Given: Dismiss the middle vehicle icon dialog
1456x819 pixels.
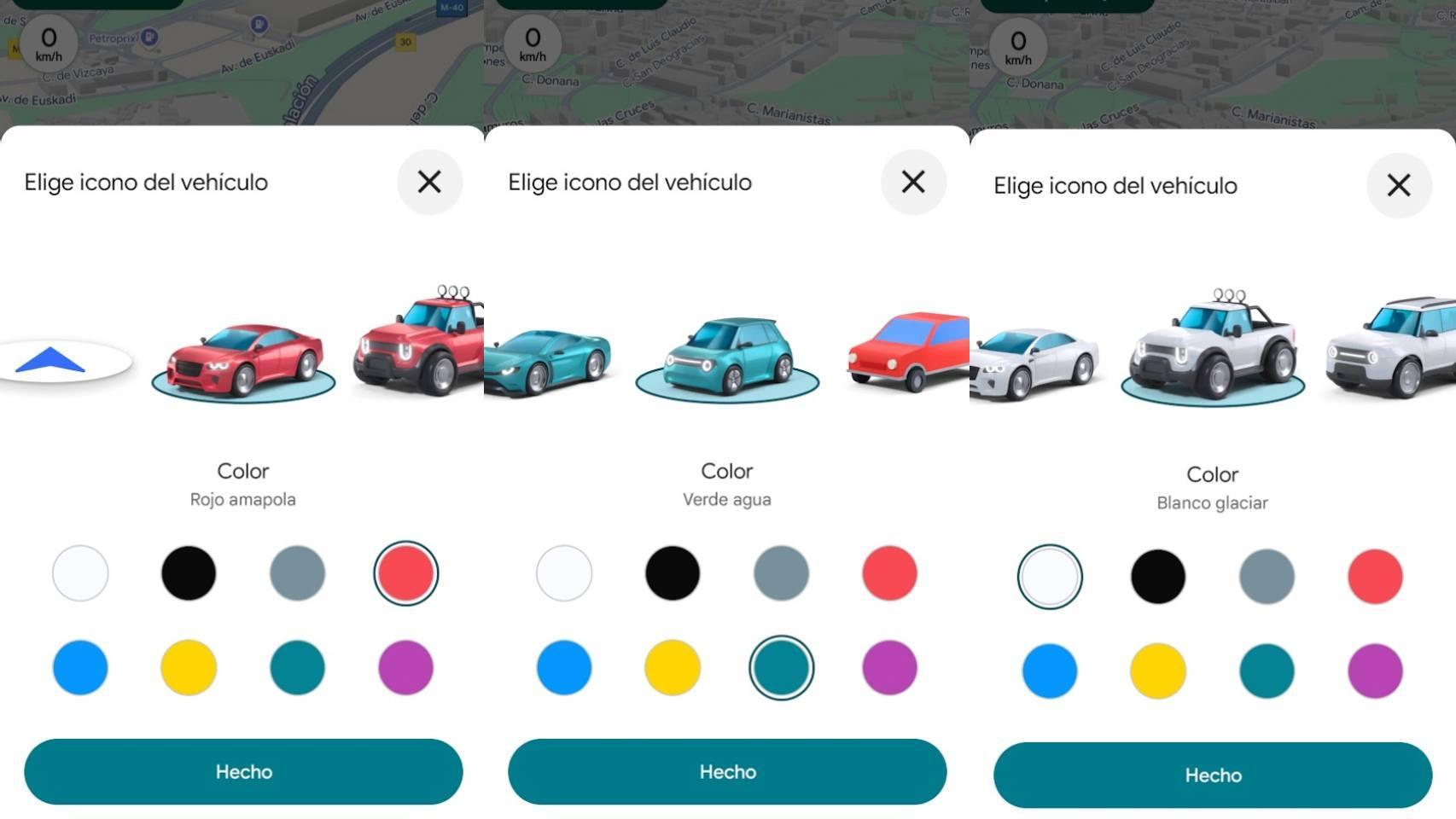Looking at the screenshot, I should [x=912, y=182].
